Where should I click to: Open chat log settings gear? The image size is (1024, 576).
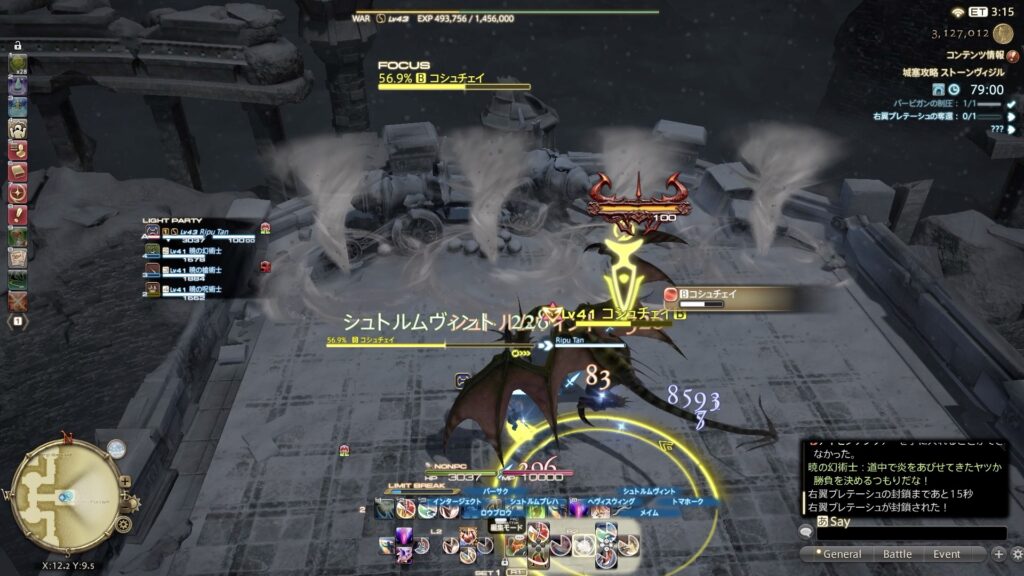point(1015,554)
